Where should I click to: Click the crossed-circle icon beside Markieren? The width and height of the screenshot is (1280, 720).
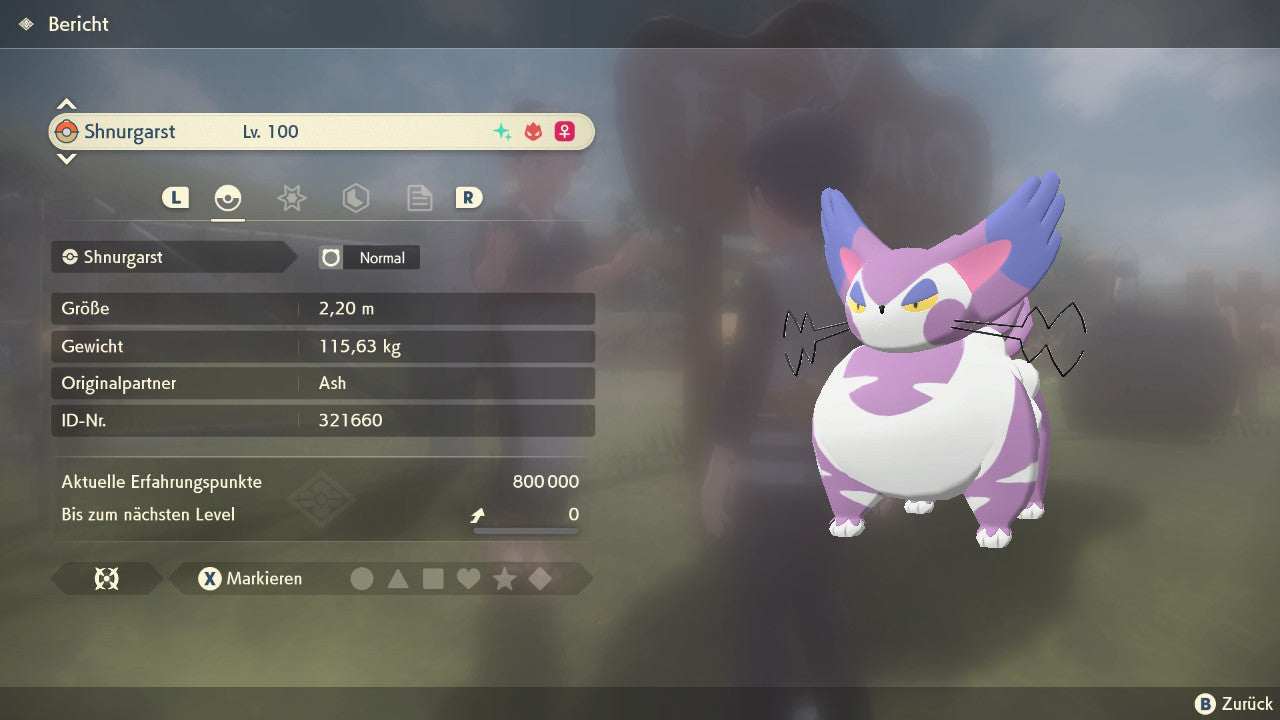106,579
